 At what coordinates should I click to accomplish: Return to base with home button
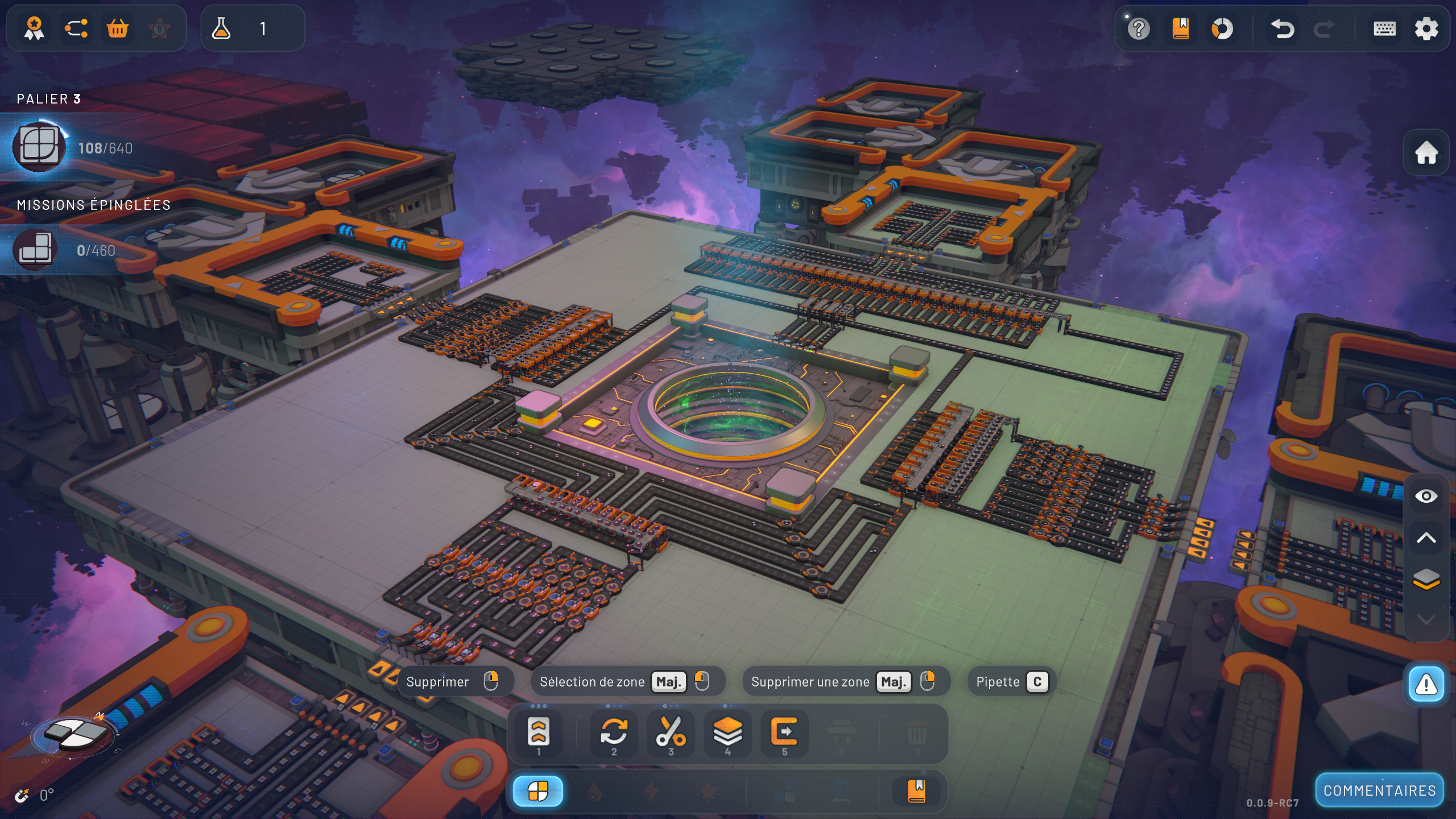click(x=1426, y=152)
